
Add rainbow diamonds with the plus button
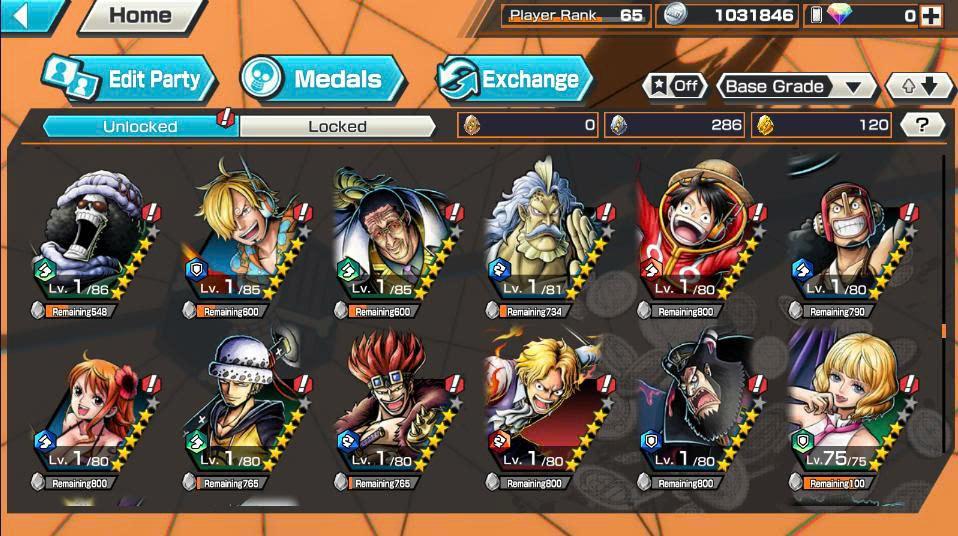coord(930,15)
